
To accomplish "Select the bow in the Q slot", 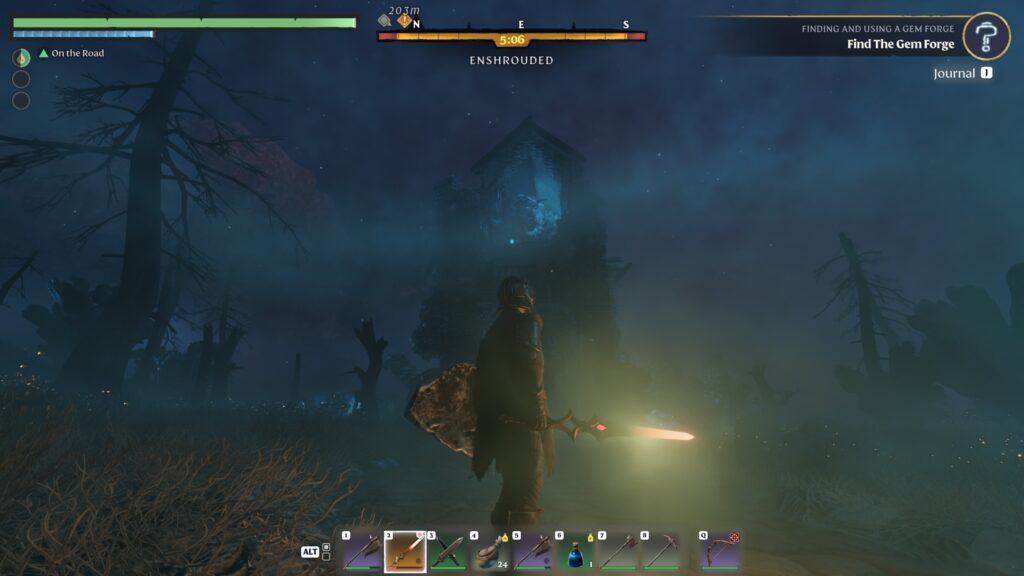I will pos(720,551).
